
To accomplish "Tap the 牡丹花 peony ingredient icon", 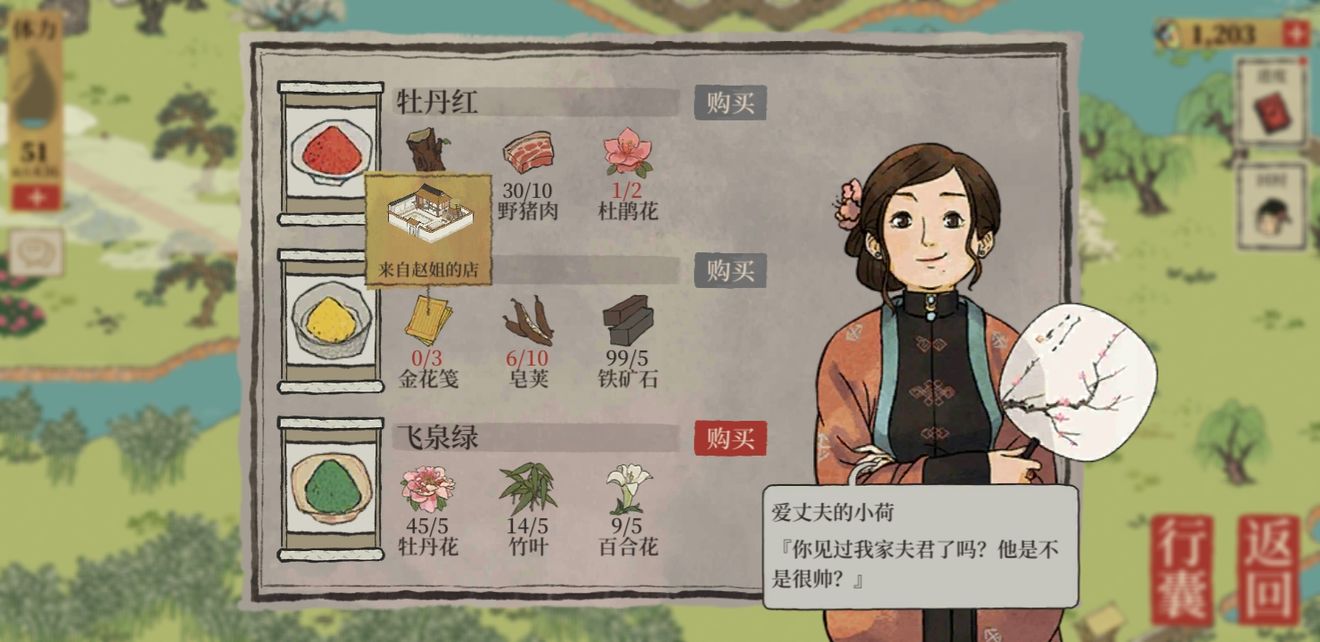I will click(428, 488).
